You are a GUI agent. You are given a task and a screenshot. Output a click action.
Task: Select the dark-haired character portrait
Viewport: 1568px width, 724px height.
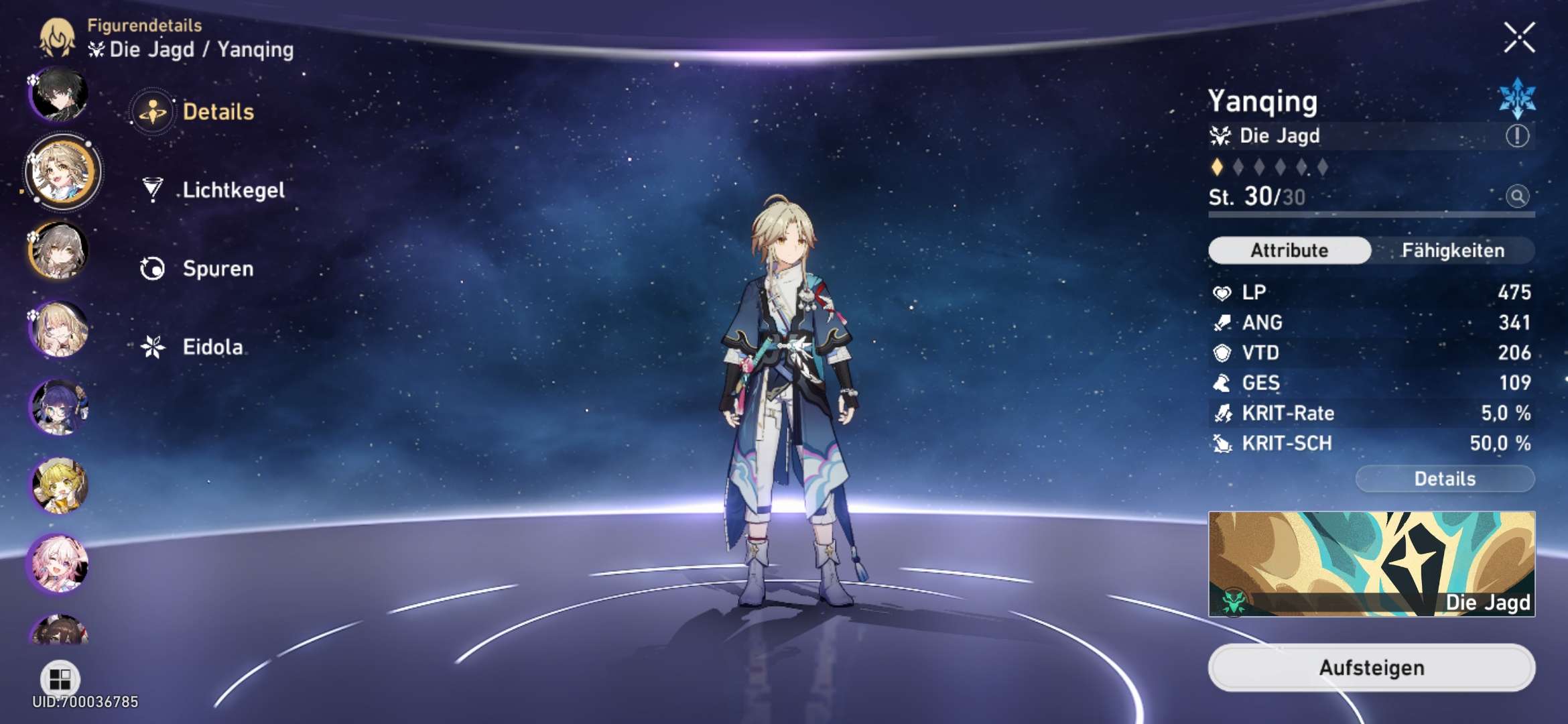tap(60, 95)
